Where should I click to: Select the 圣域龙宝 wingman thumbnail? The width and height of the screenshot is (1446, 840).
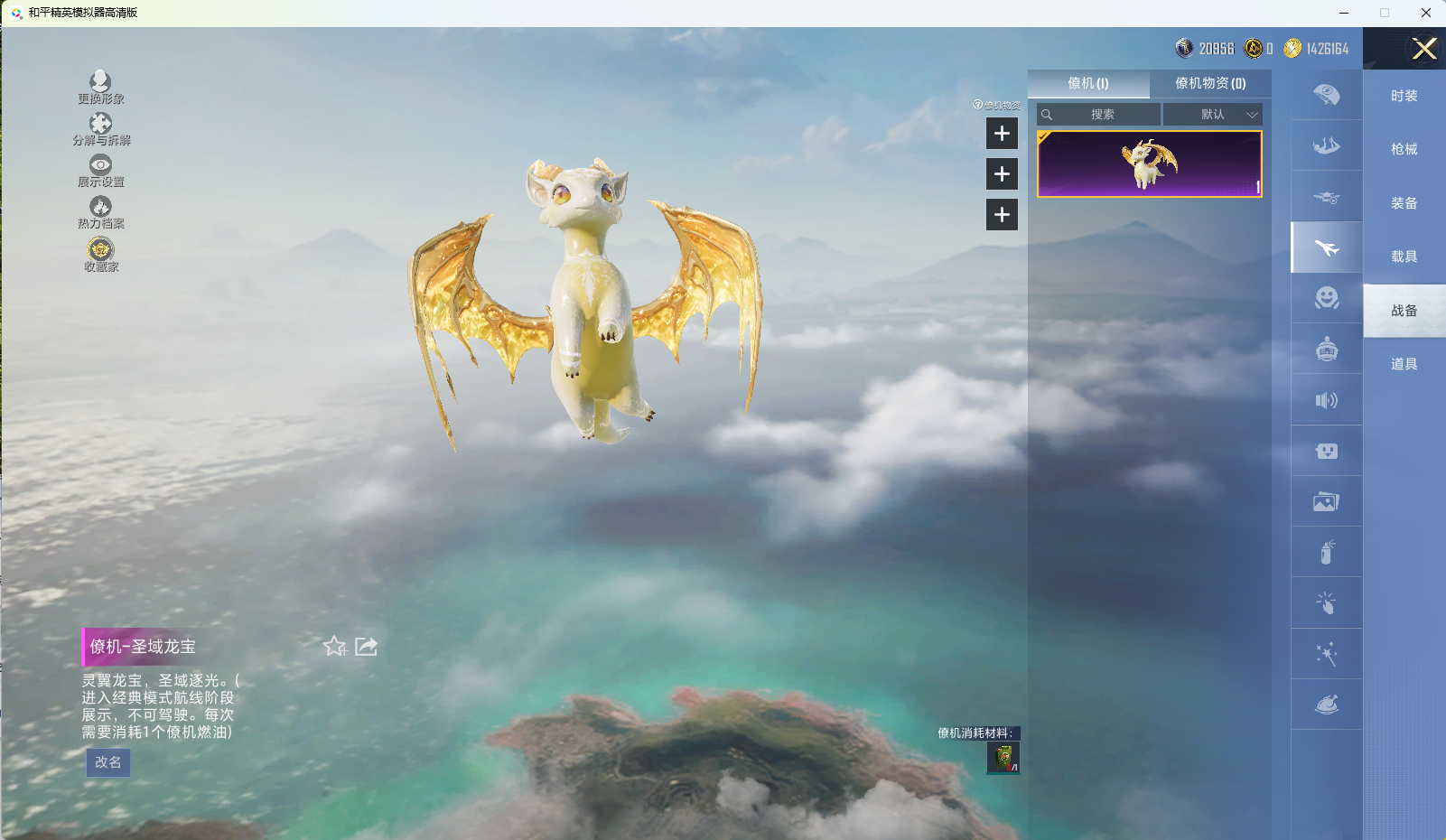[1149, 163]
